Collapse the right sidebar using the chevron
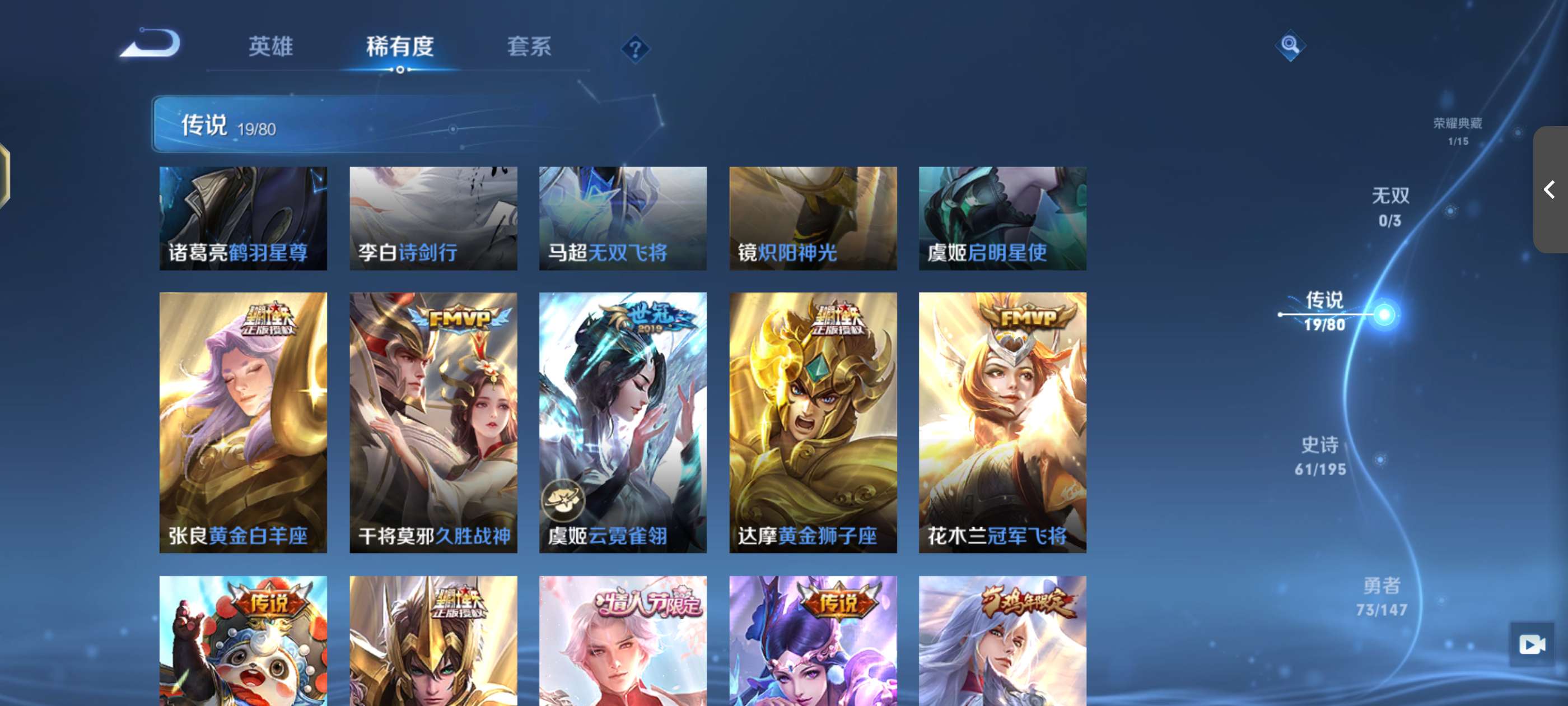 (1548, 190)
